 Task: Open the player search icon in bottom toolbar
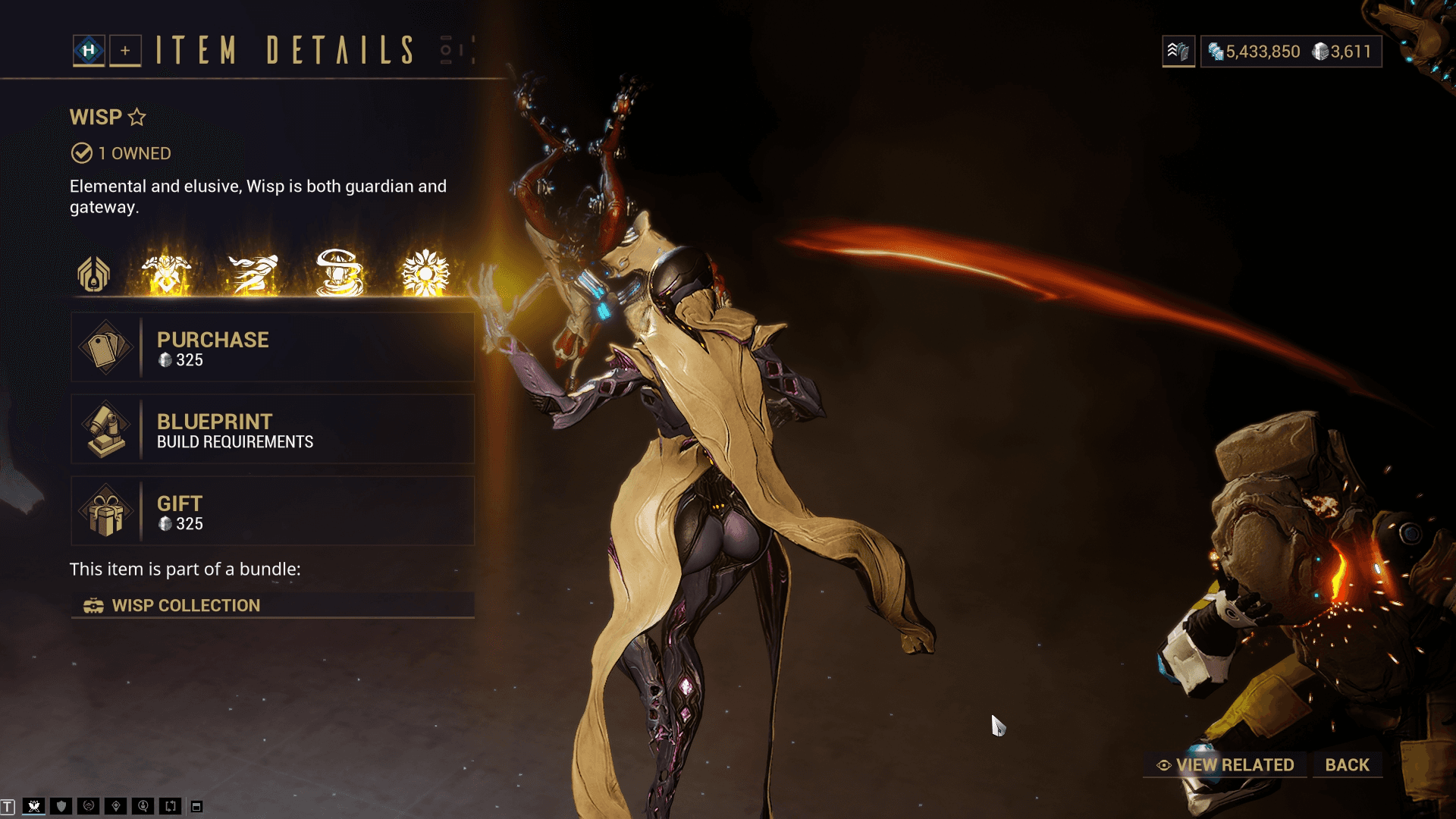point(143,806)
